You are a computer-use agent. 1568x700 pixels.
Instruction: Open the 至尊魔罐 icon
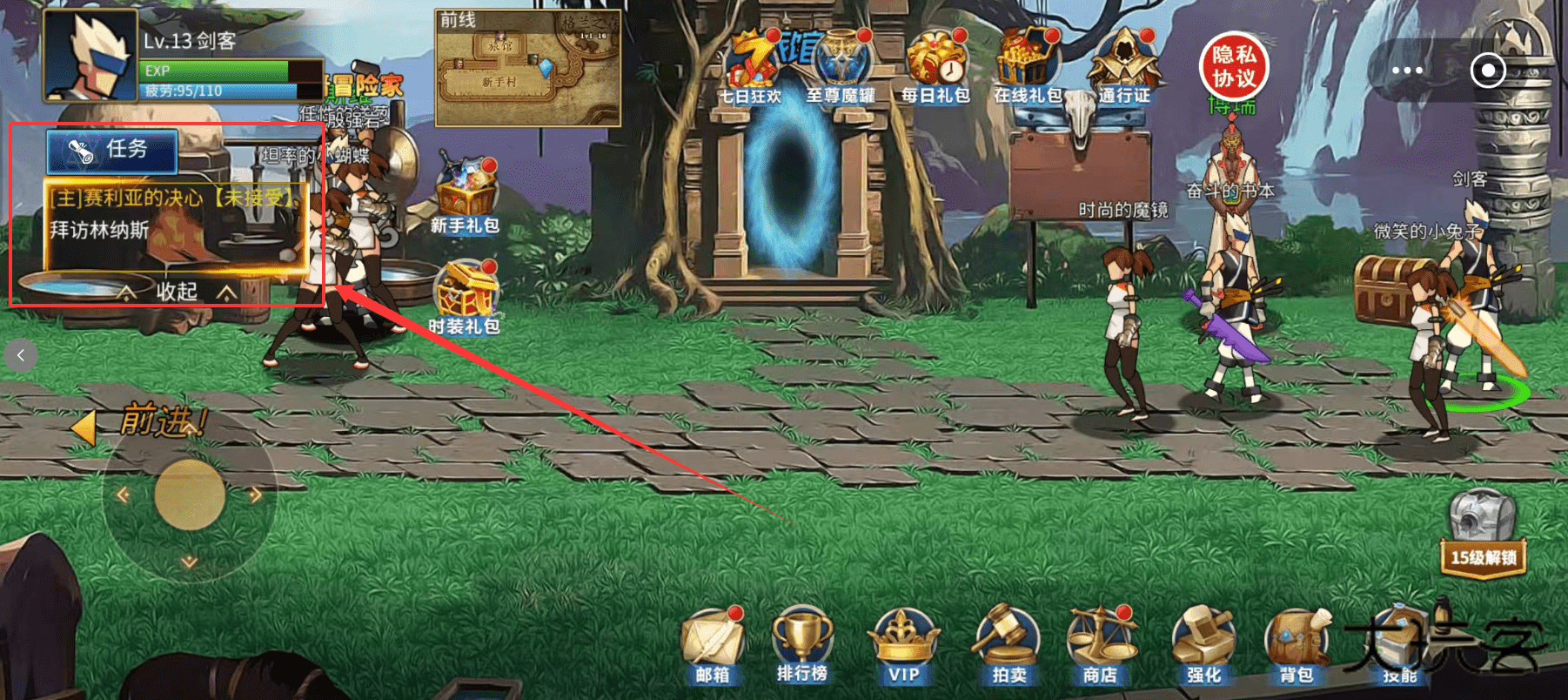click(x=841, y=68)
